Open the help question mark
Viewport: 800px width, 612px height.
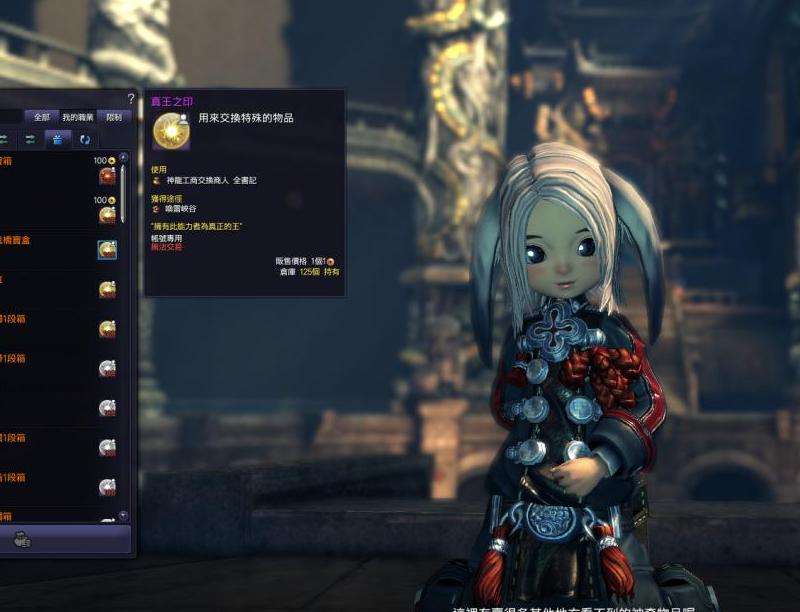pyautogui.click(x=130, y=99)
